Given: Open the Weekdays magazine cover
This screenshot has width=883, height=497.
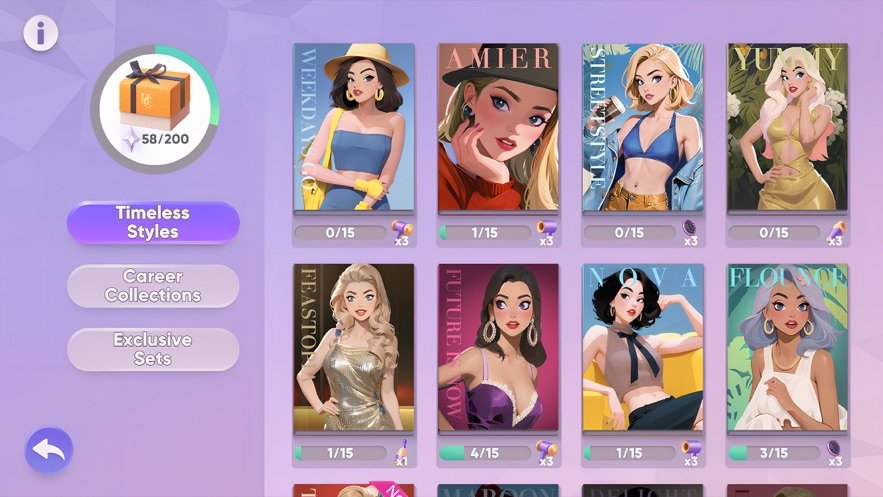Looking at the screenshot, I should coord(353,127).
